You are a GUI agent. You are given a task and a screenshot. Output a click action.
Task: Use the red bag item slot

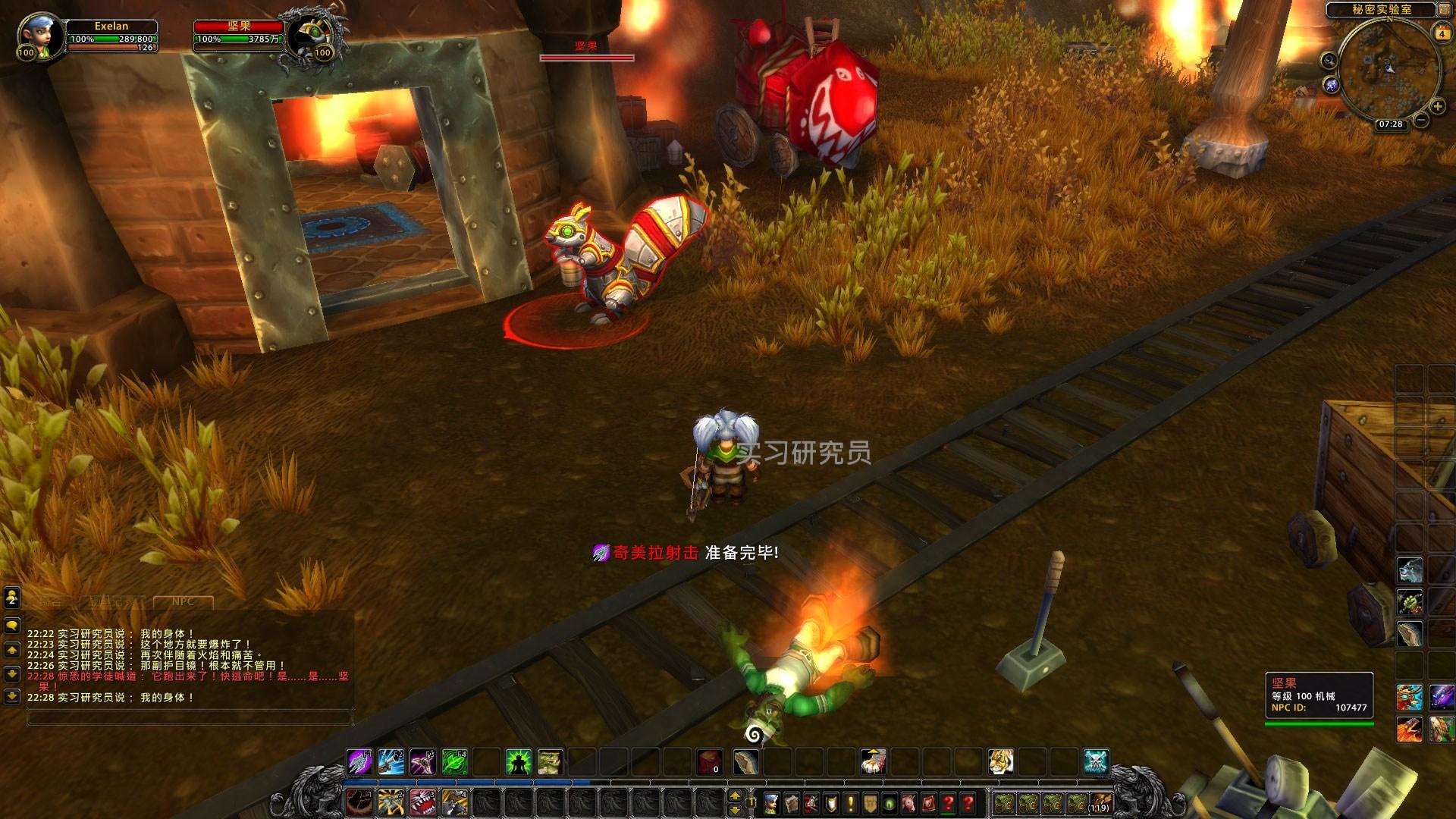[x=710, y=762]
